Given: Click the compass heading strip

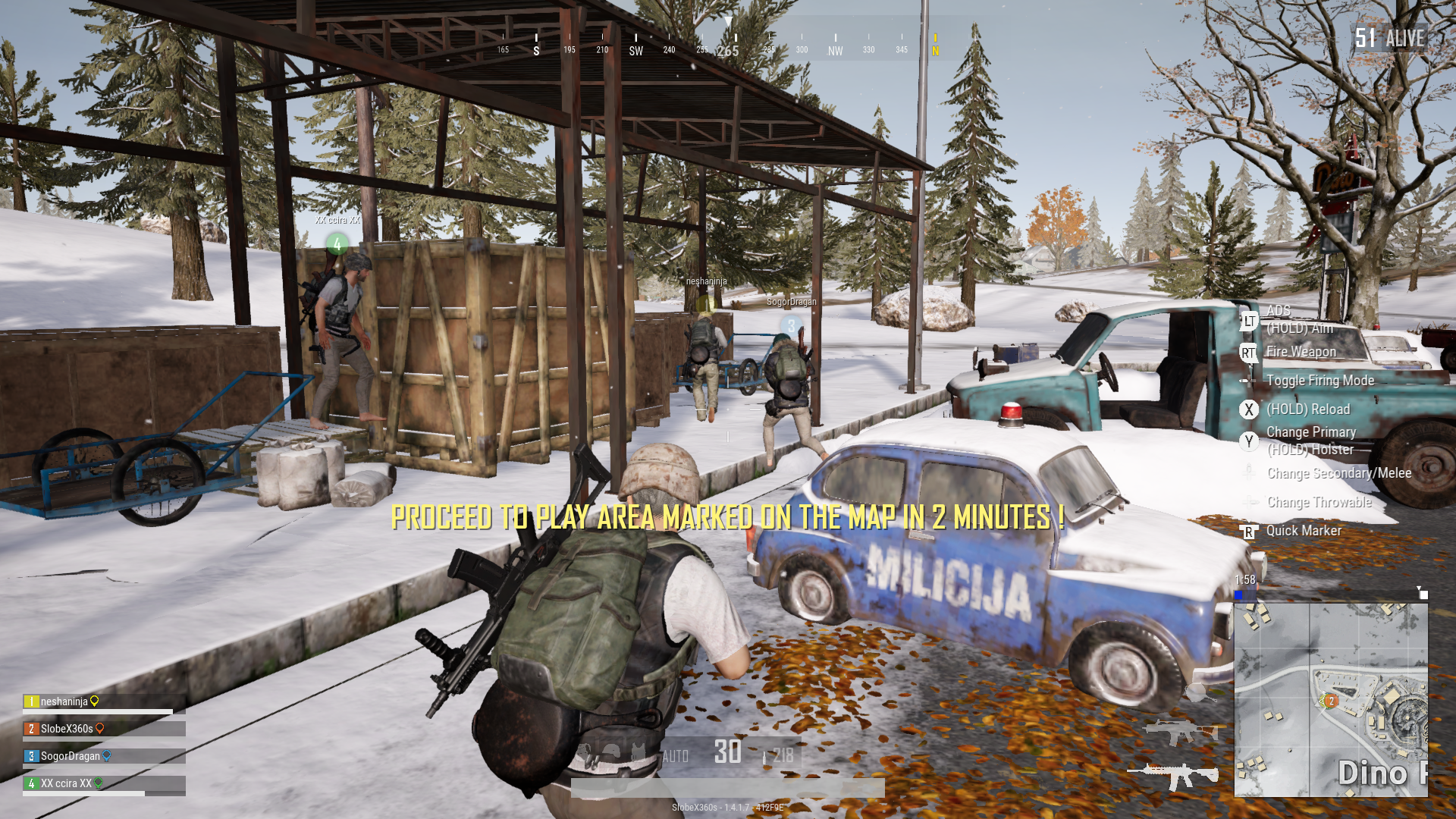Looking at the screenshot, I should coord(728,42).
